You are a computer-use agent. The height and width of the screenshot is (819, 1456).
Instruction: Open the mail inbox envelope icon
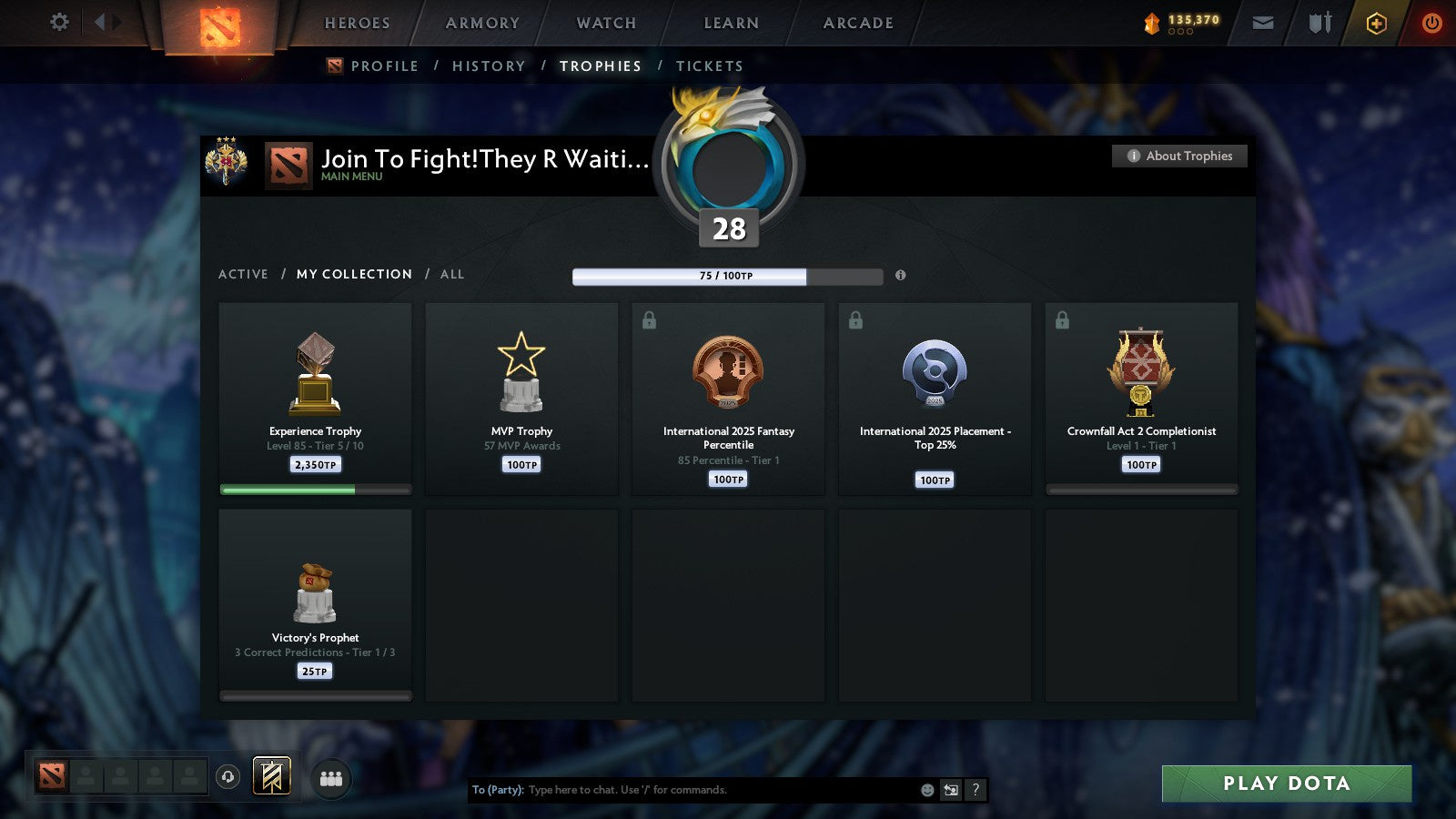[1263, 23]
